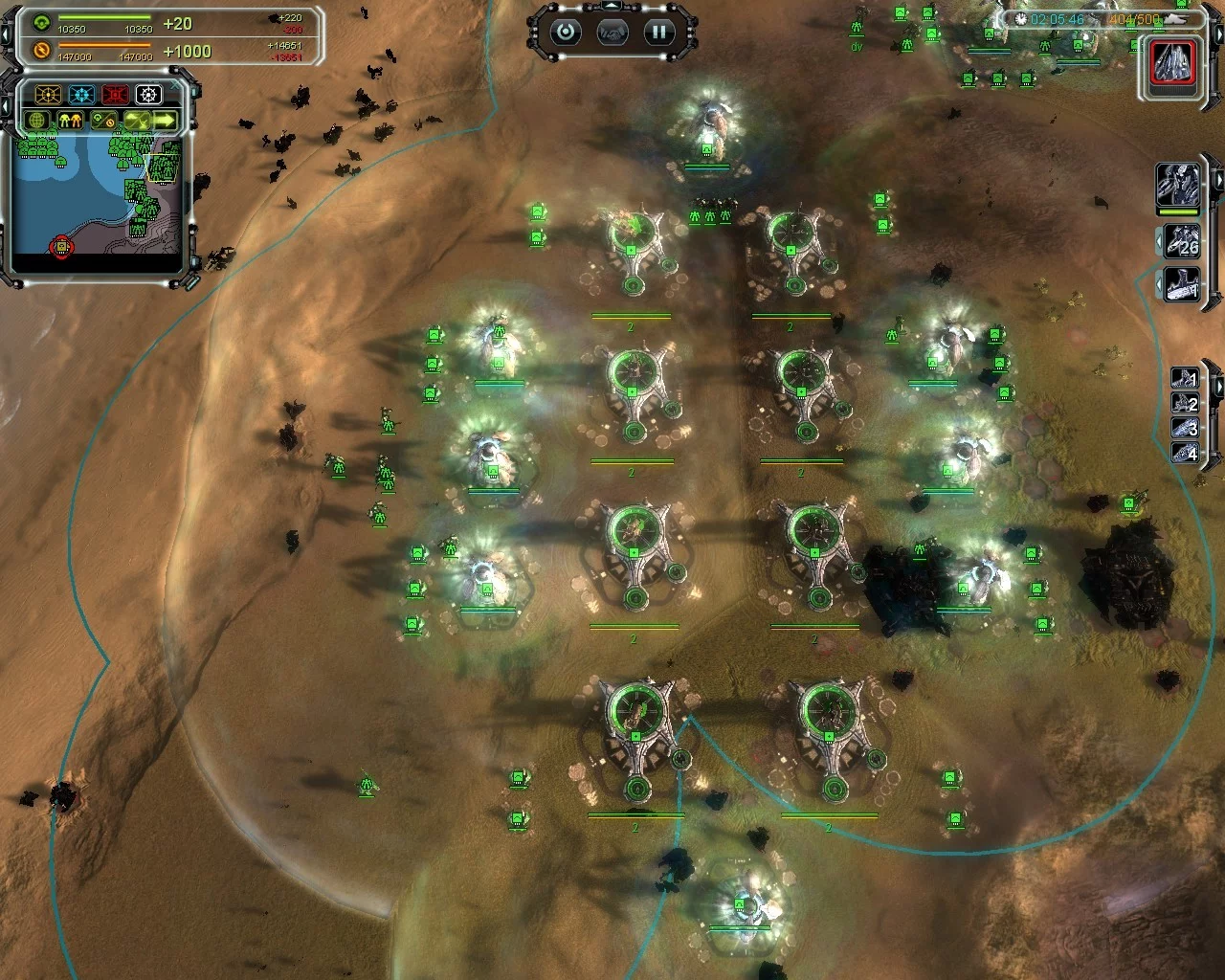Select control group 1

pos(1185,379)
